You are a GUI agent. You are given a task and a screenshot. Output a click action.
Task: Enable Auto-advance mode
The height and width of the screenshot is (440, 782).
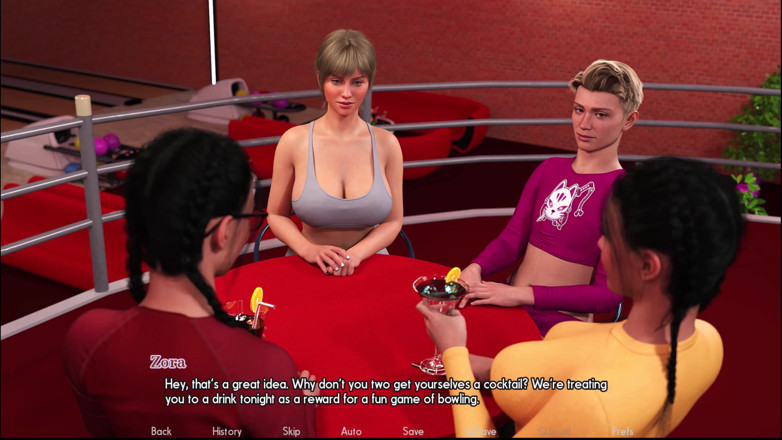(351, 431)
